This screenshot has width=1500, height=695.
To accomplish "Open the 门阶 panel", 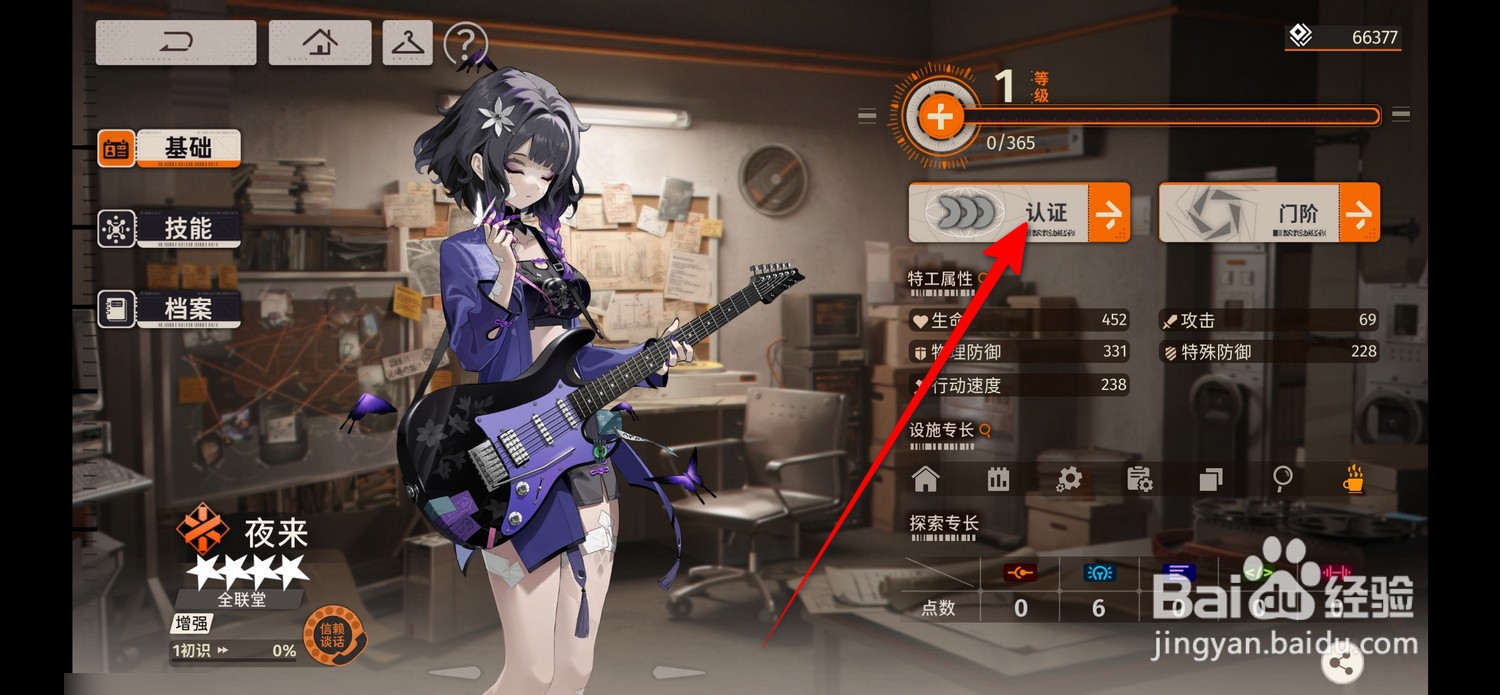I will [1268, 212].
